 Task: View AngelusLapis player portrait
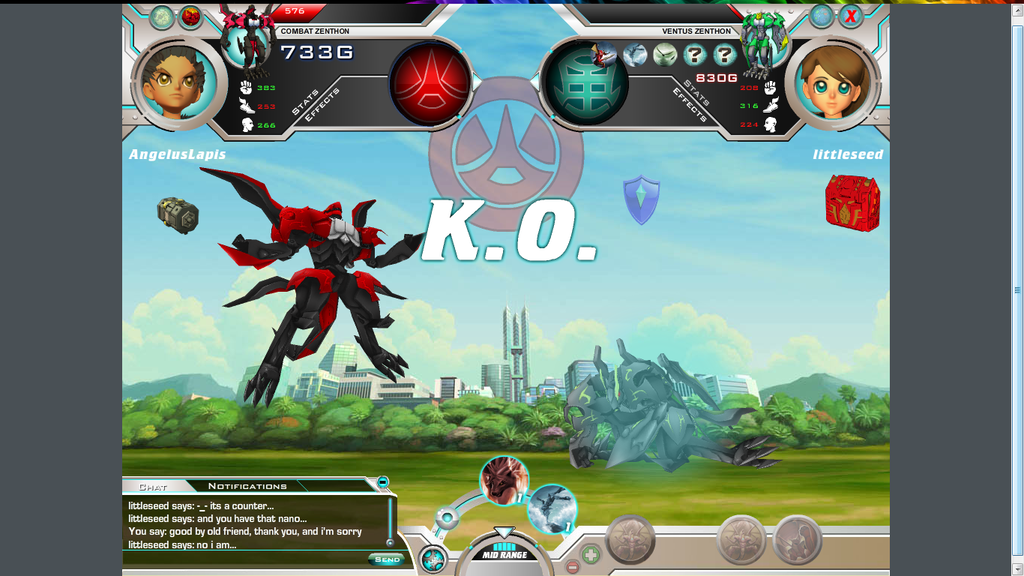(x=178, y=83)
